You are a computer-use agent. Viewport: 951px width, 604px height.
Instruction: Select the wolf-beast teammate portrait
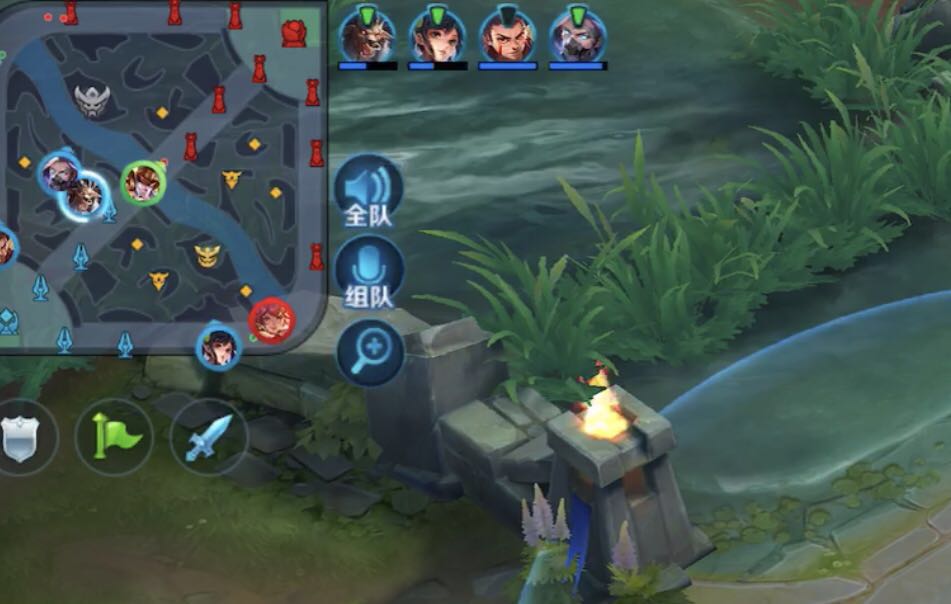[x=367, y=37]
